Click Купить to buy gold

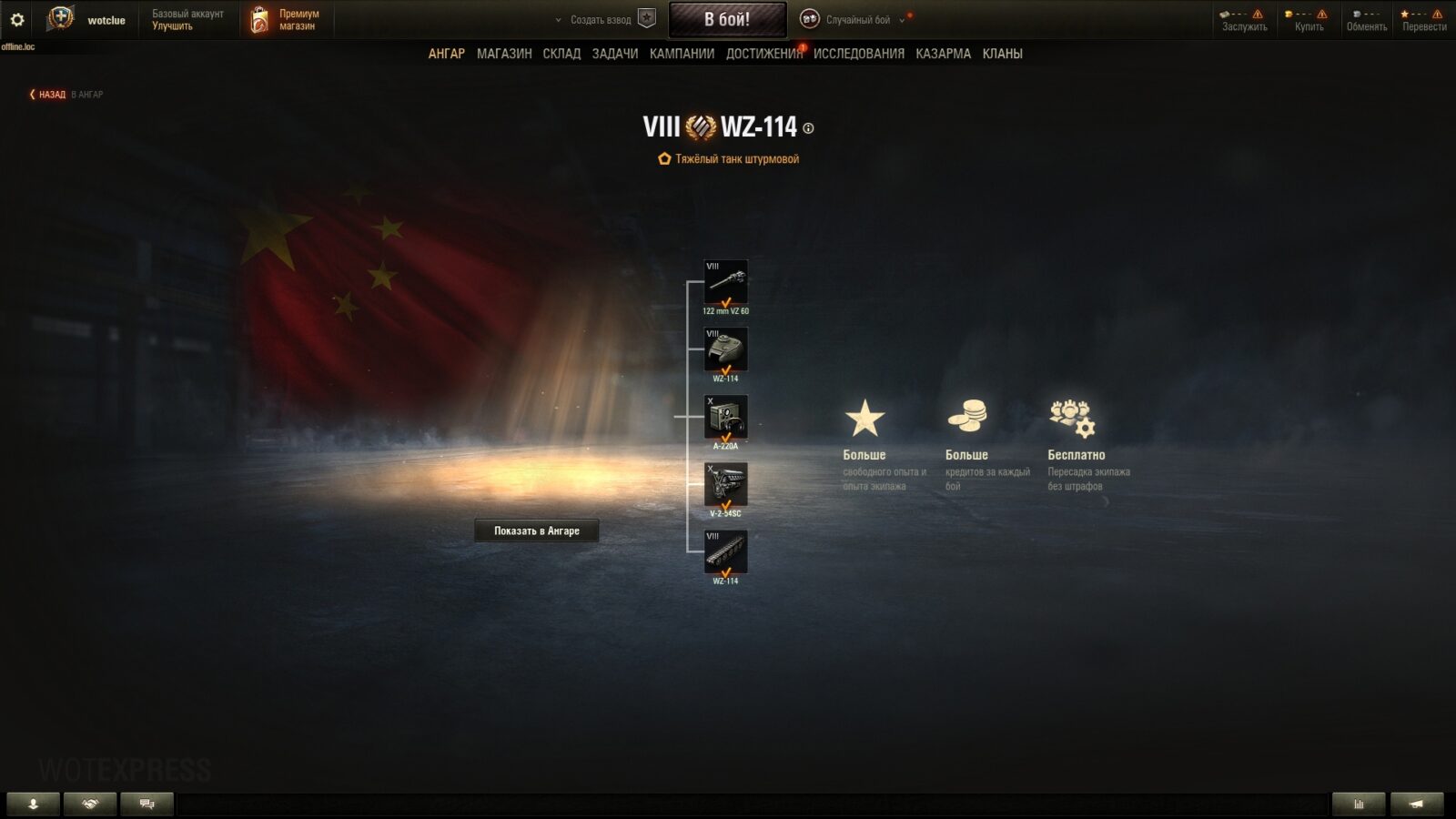coord(1309,20)
